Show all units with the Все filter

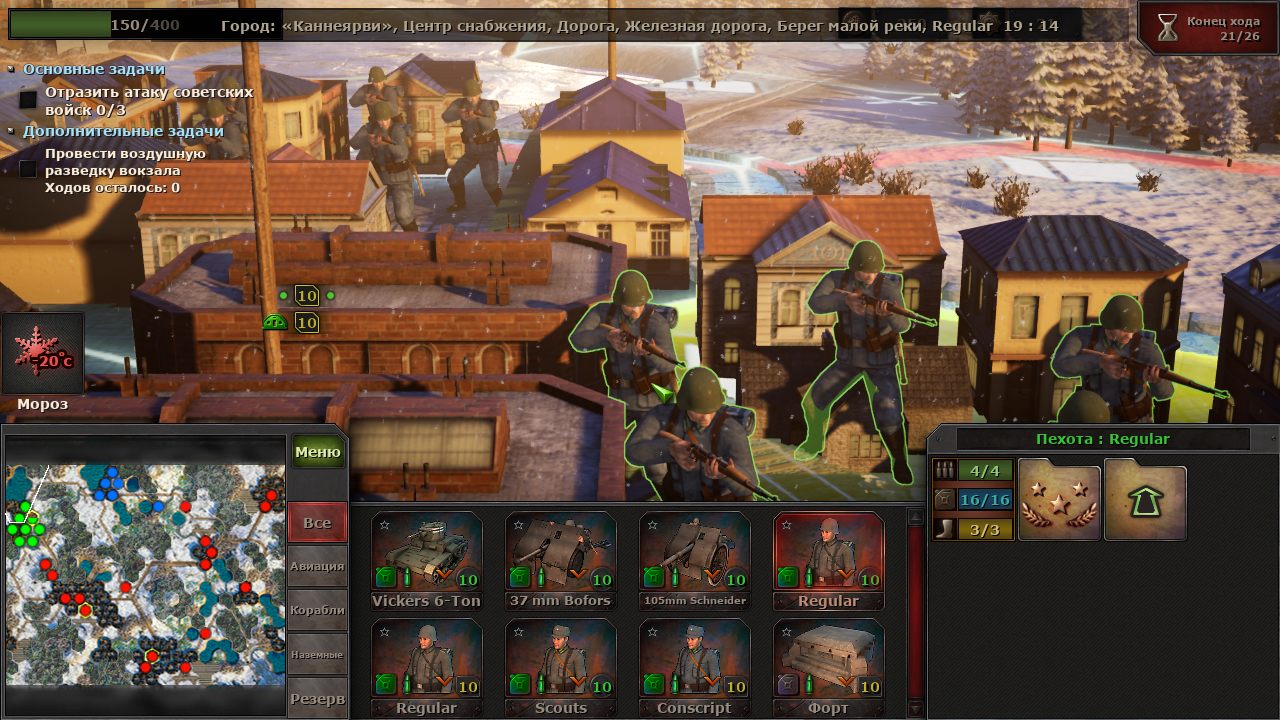tap(317, 523)
